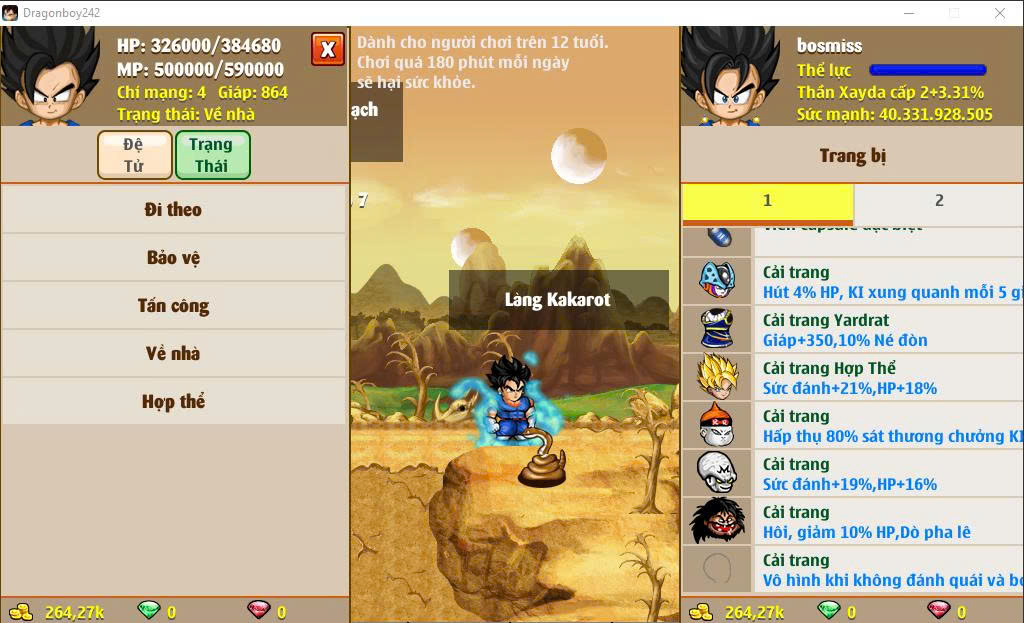1024x623 pixels.
Task: Close the Dragonboy242 game window
Action: click(x=1000, y=13)
